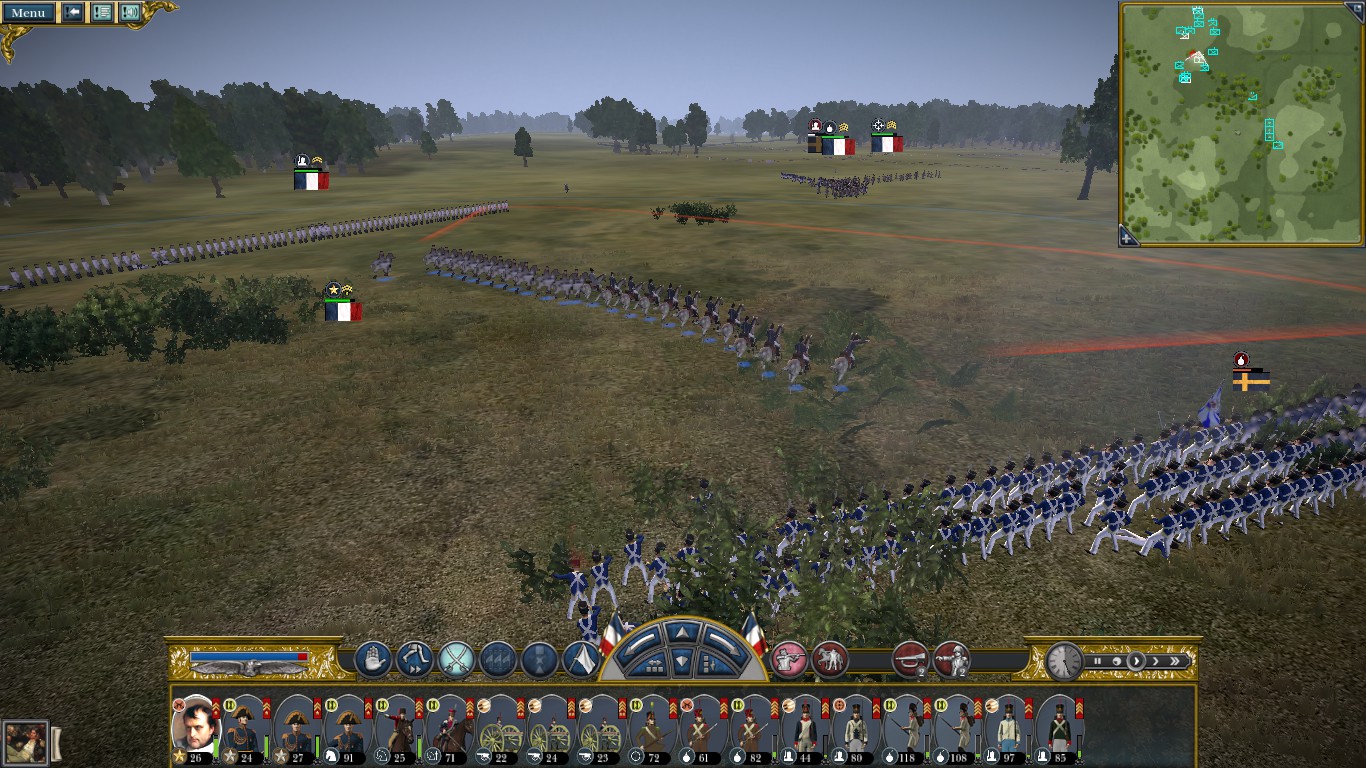
Task: Toggle the speaker audio alert button
Action: pos(130,13)
